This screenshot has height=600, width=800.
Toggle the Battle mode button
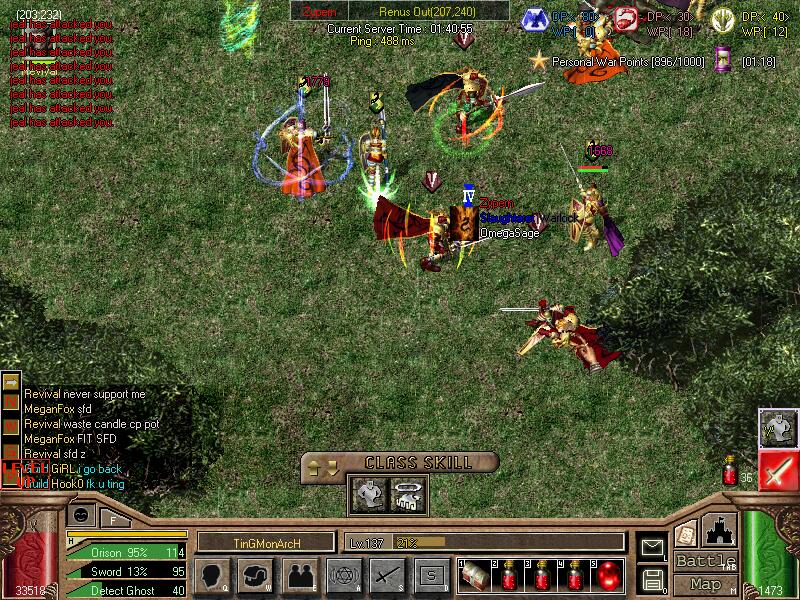coord(706,561)
